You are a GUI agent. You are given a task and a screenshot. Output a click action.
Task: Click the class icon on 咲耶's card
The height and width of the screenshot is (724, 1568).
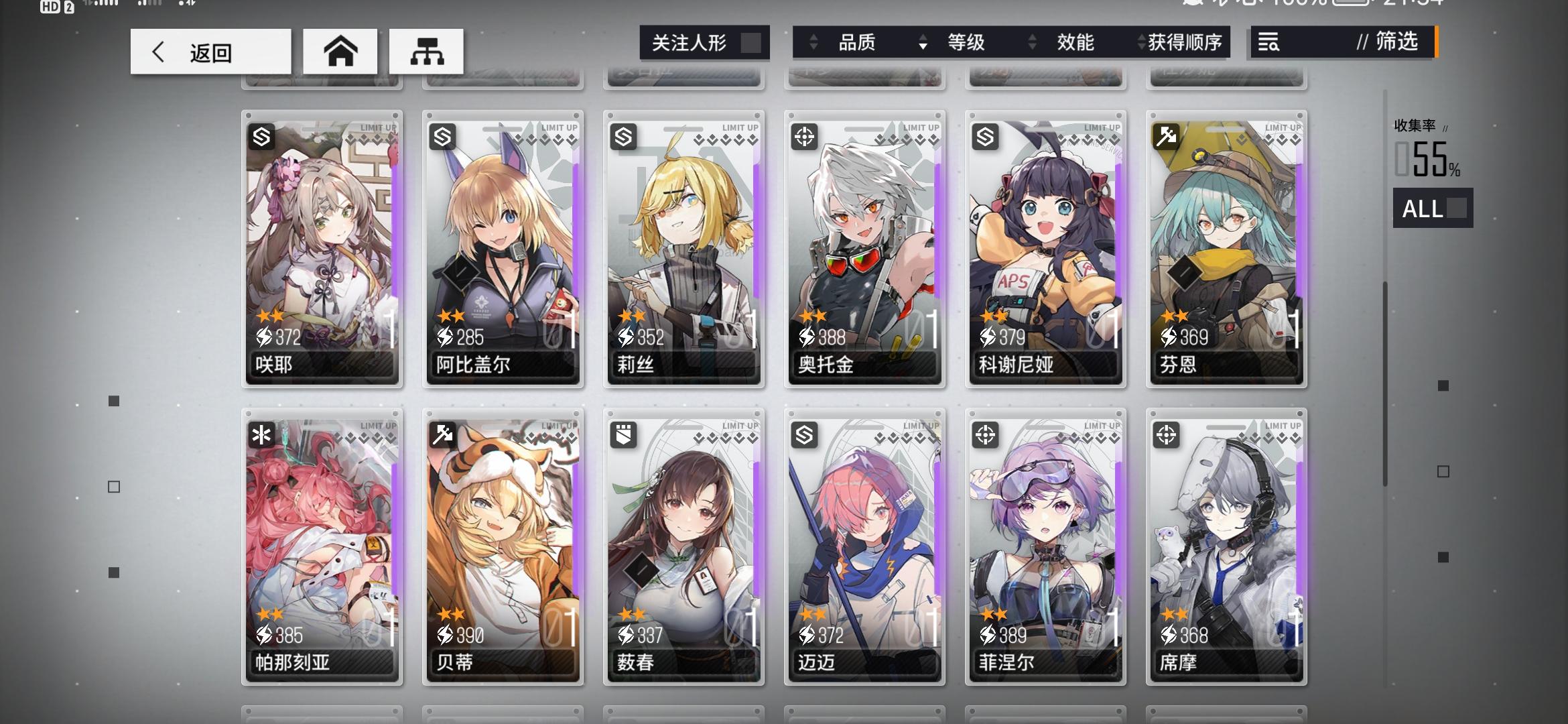pyautogui.click(x=261, y=136)
